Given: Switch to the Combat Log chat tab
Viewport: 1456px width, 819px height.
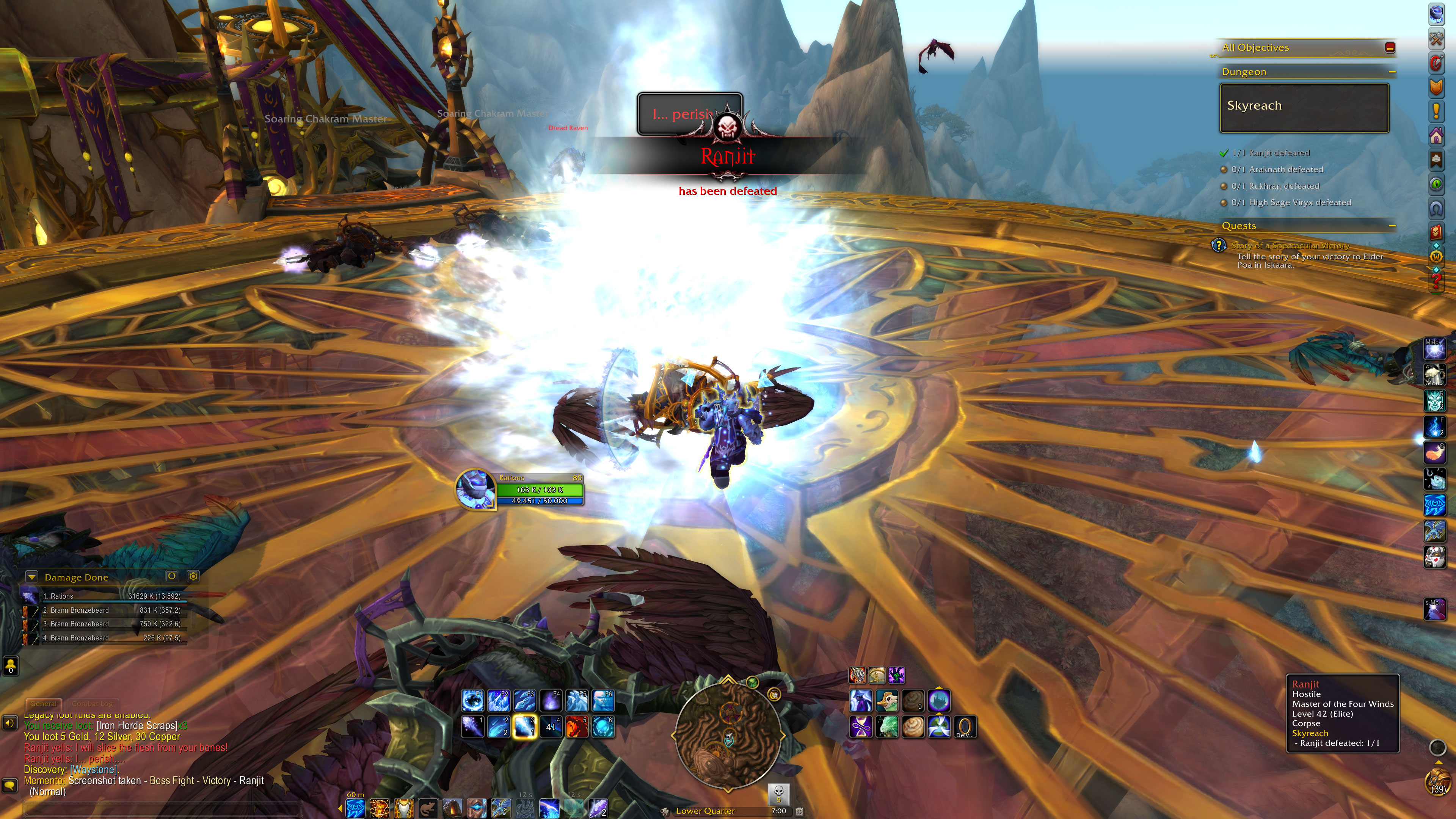Looking at the screenshot, I should 92,704.
